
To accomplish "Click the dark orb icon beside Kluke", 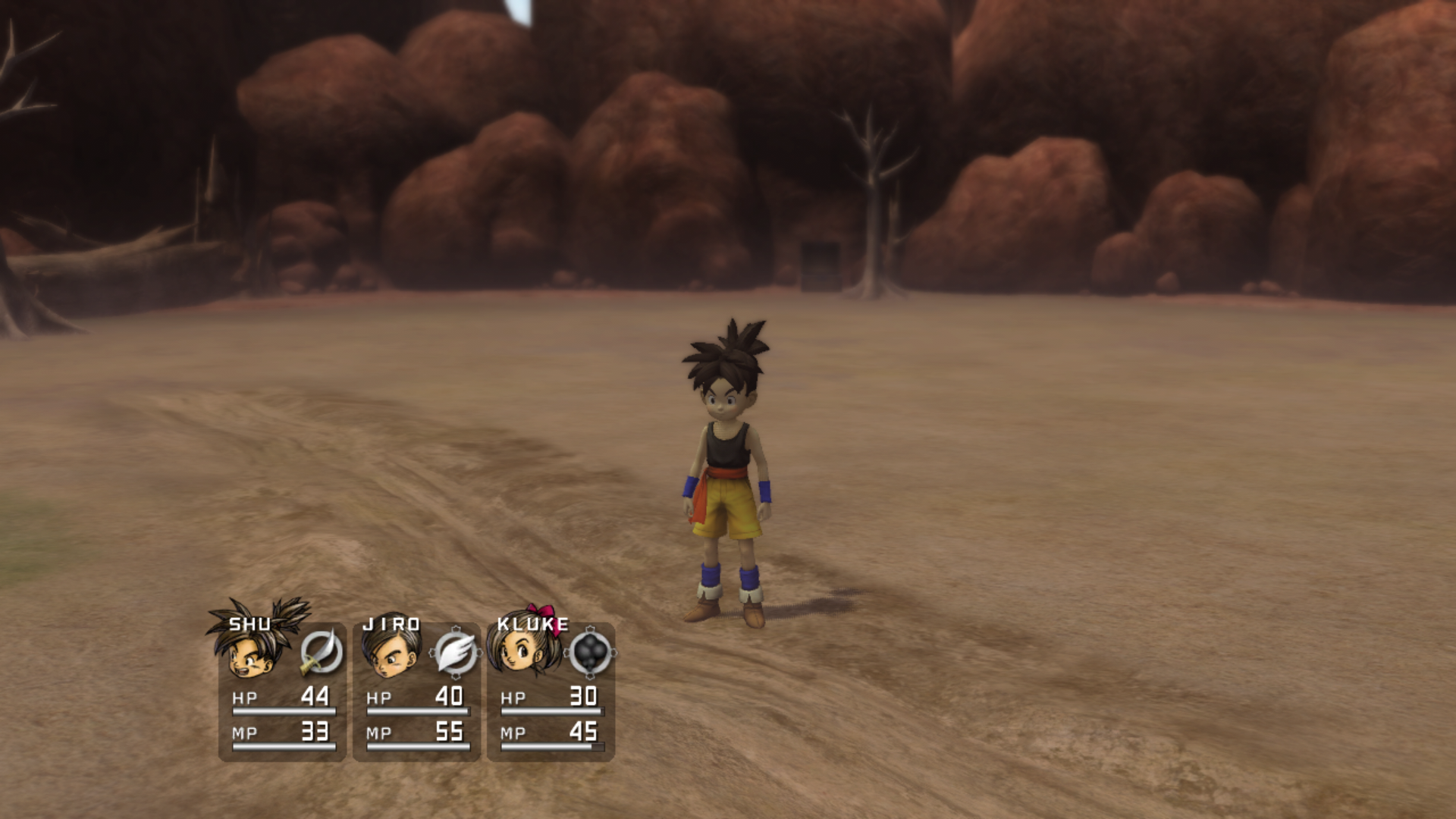I will click(590, 652).
